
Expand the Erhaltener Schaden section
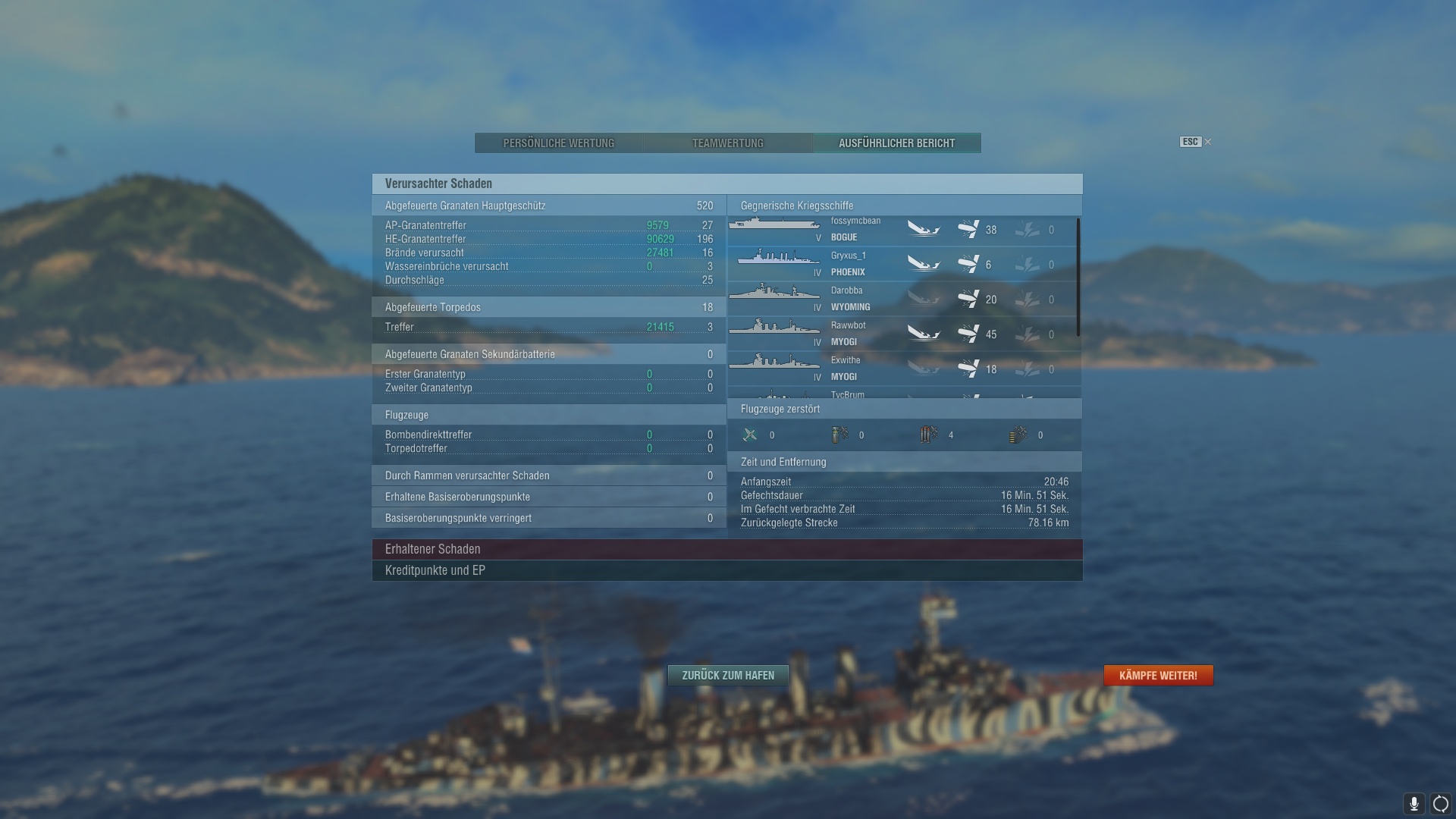point(726,549)
